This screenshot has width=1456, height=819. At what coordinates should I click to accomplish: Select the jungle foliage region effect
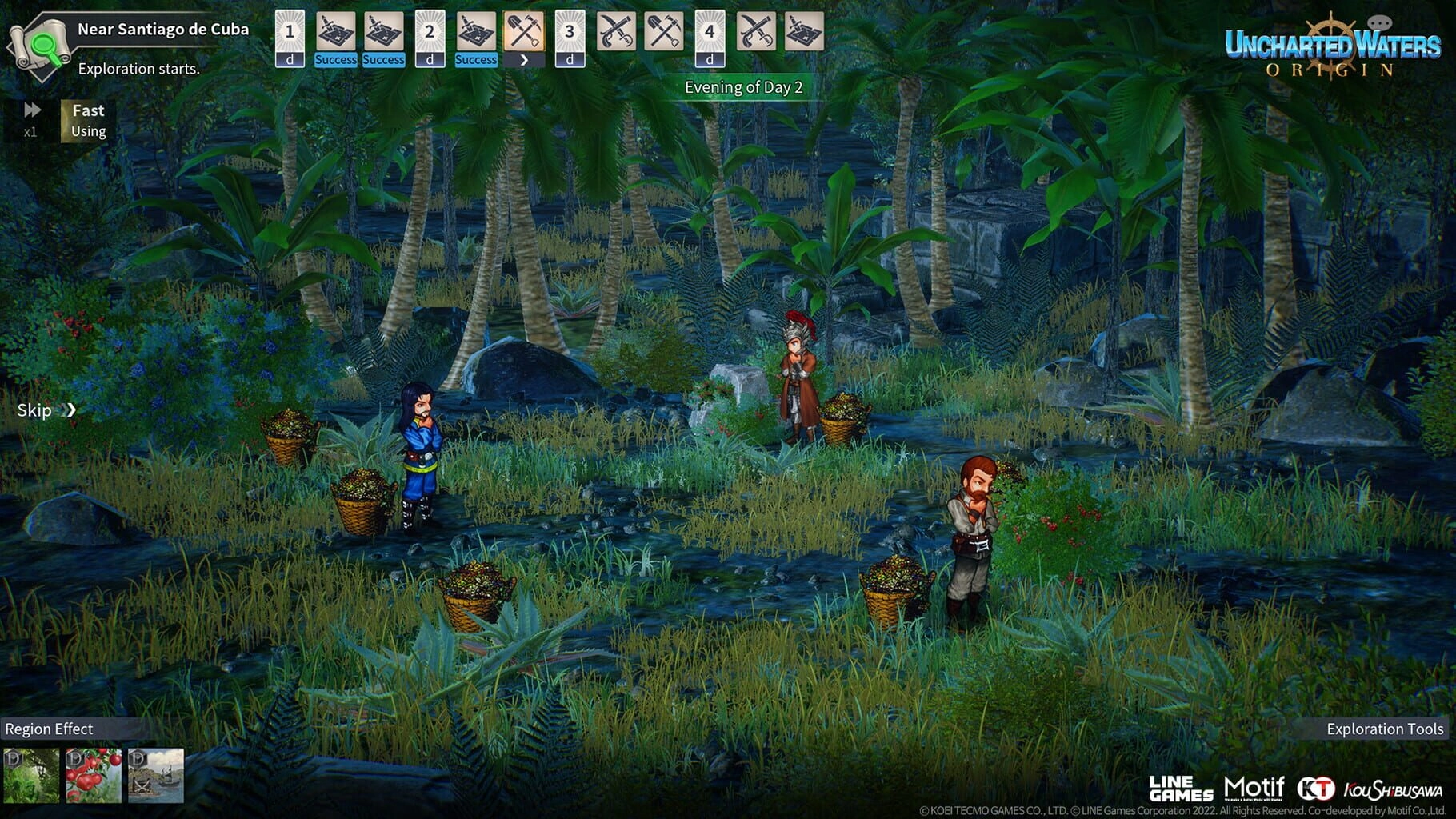(x=31, y=775)
